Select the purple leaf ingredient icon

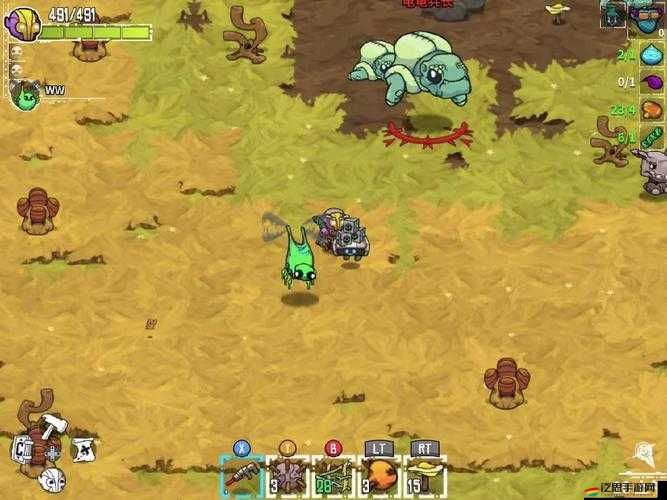click(652, 82)
